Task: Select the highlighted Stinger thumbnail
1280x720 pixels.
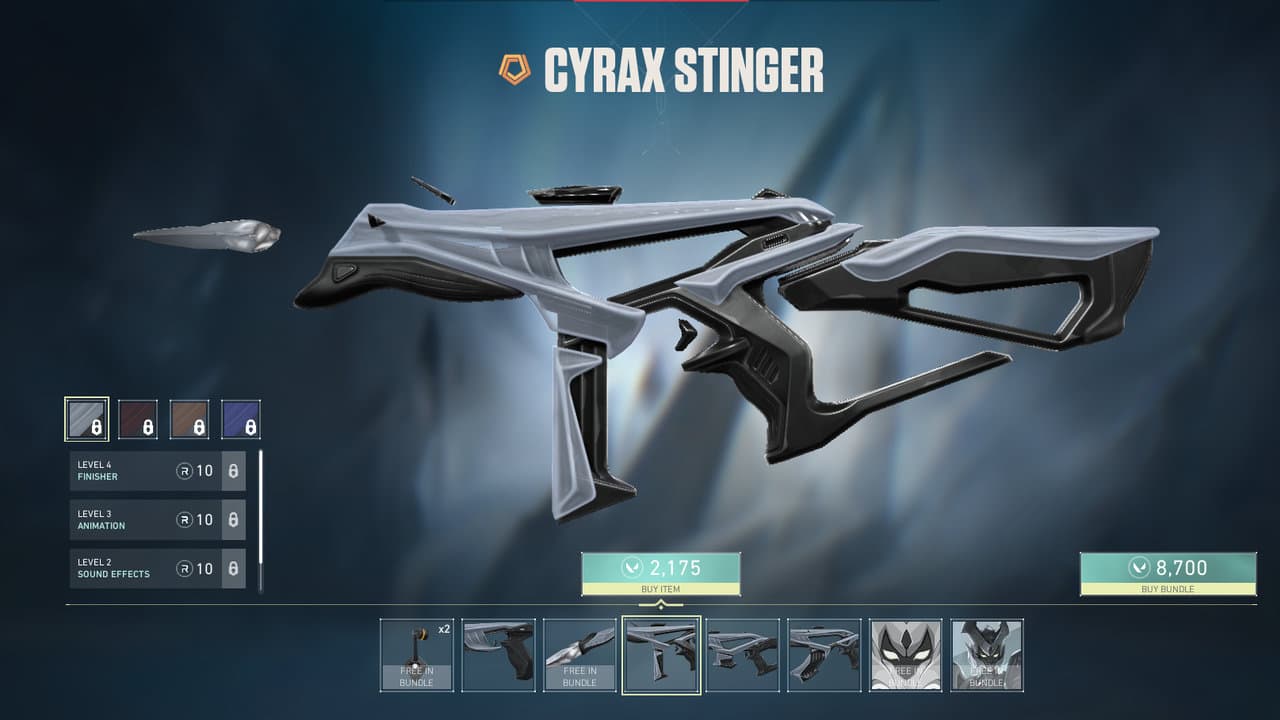Action: coord(661,655)
